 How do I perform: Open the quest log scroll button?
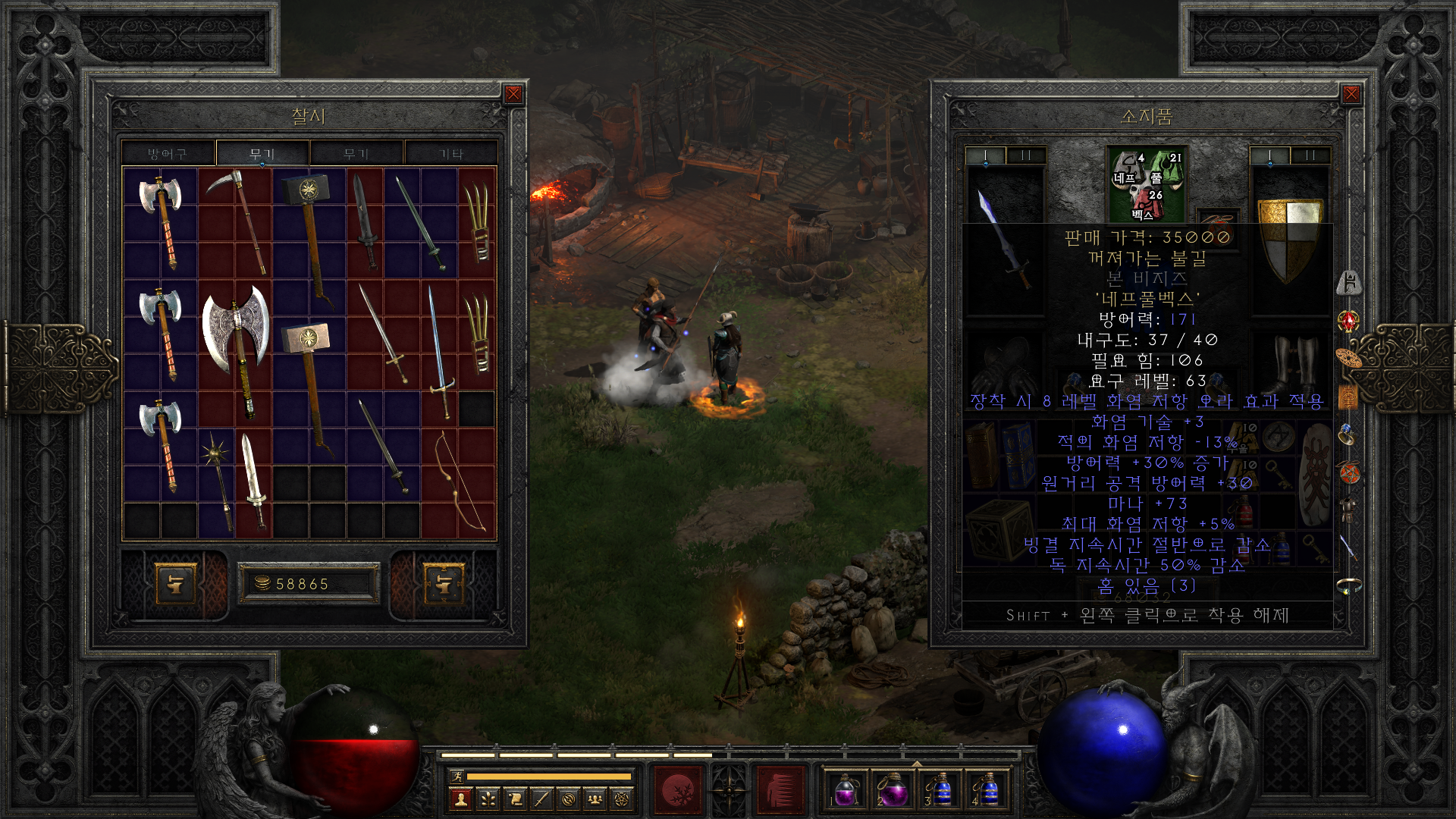tap(515, 799)
